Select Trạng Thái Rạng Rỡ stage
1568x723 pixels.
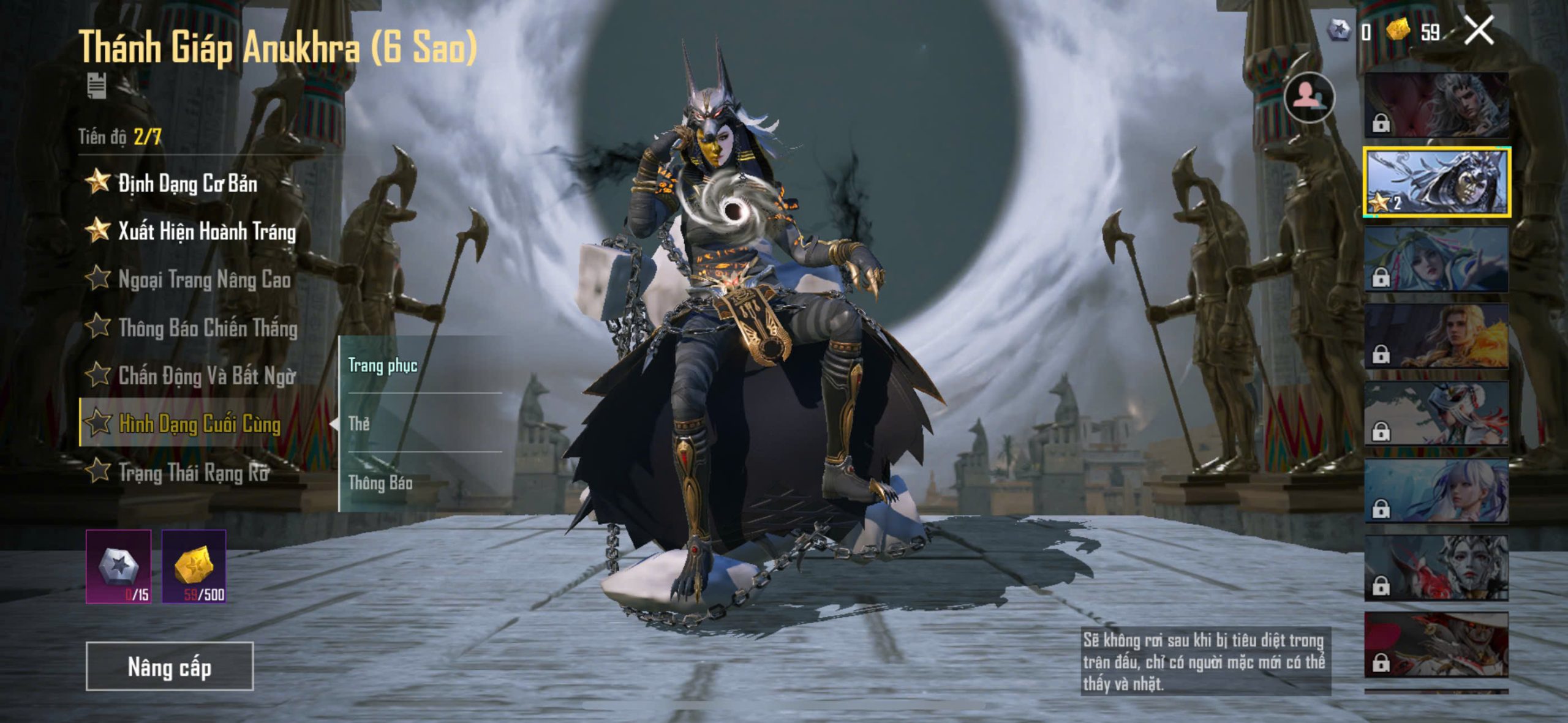(193, 472)
